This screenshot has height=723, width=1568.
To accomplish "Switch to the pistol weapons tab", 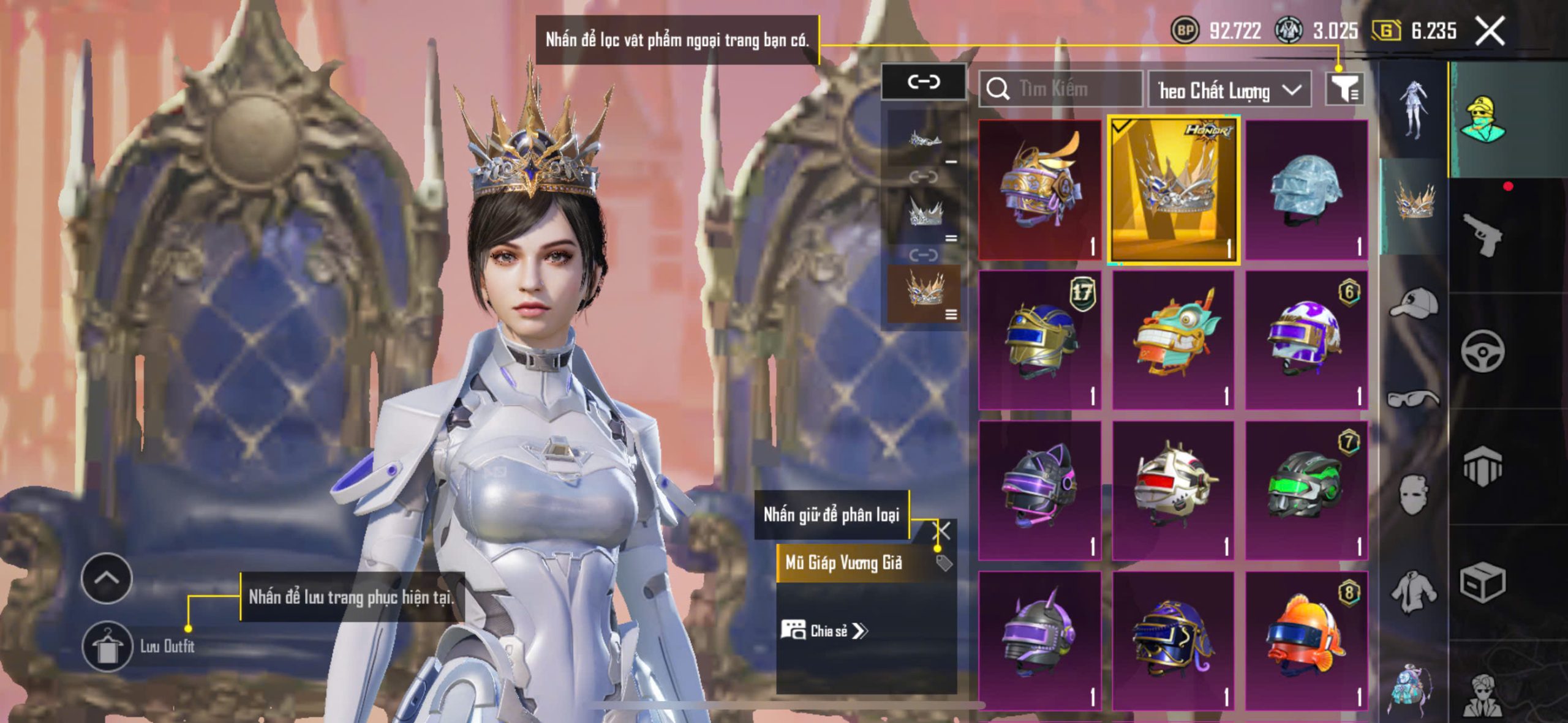I will [1482, 234].
